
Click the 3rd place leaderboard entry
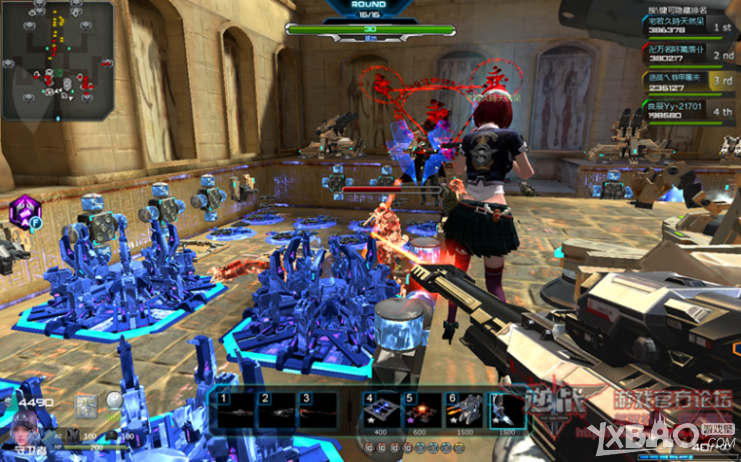[x=688, y=81]
